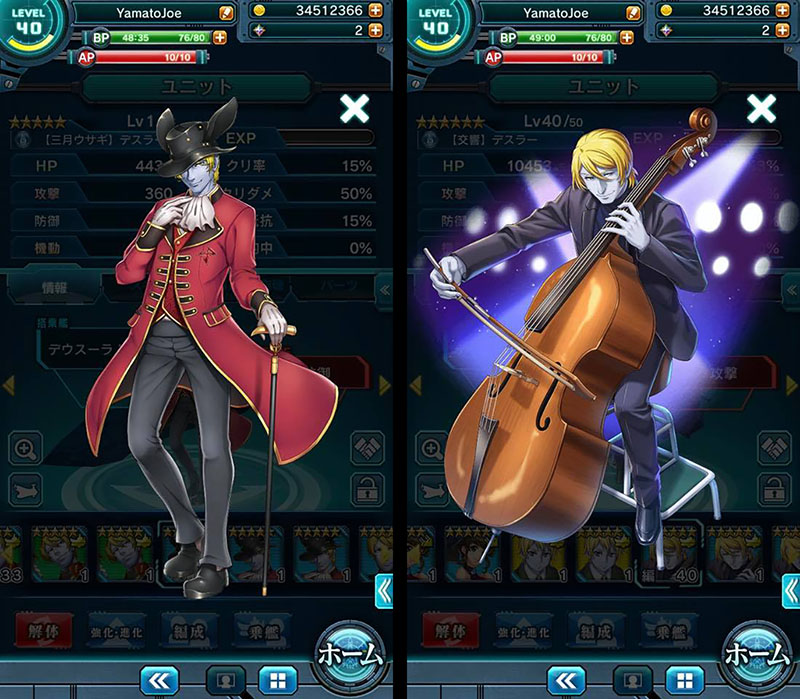Add gems with the plus button, red-coat screen
This screenshot has height=699, width=800.
click(375, 30)
